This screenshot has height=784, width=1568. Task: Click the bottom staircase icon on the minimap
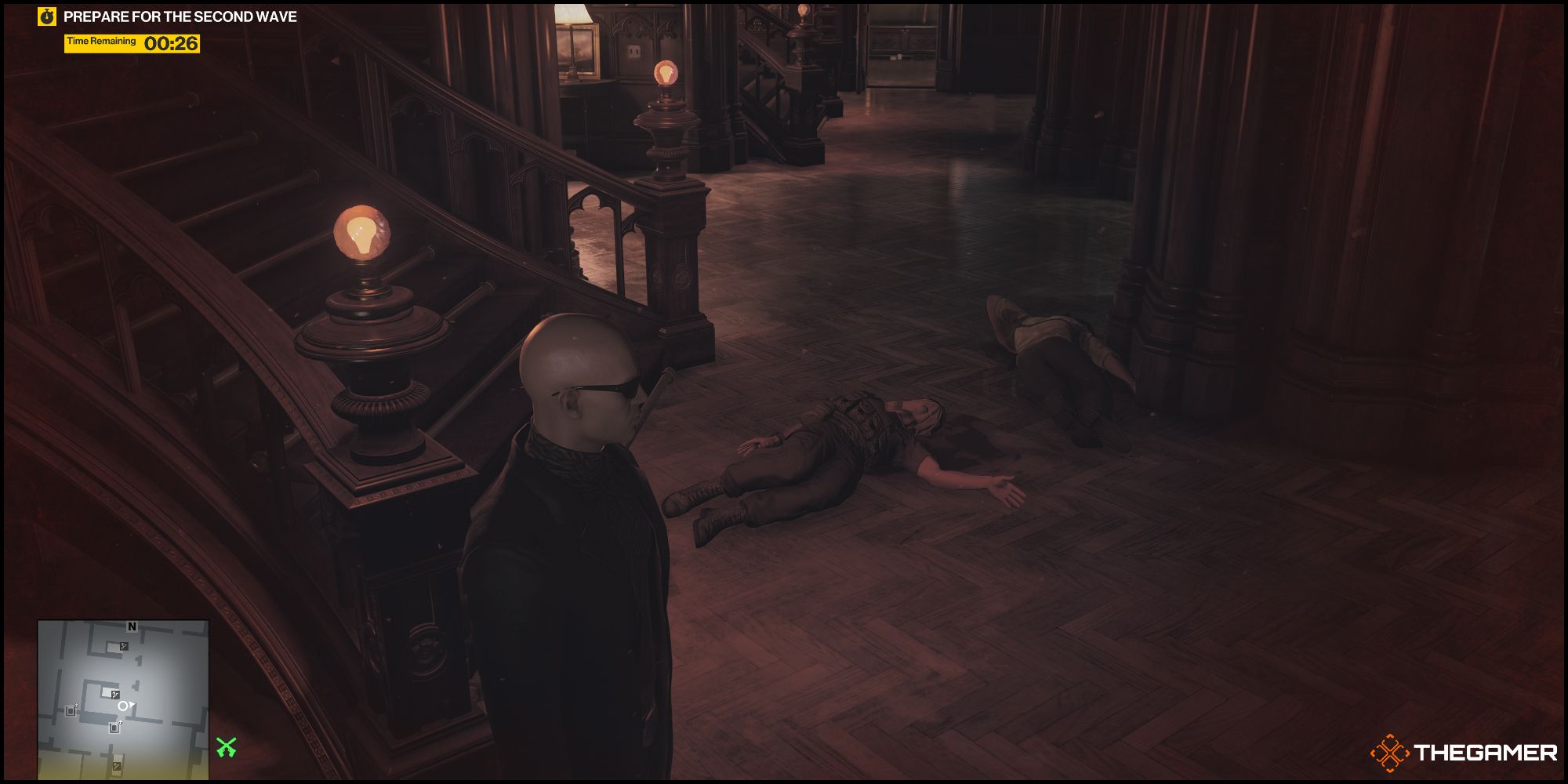pyautogui.click(x=116, y=766)
